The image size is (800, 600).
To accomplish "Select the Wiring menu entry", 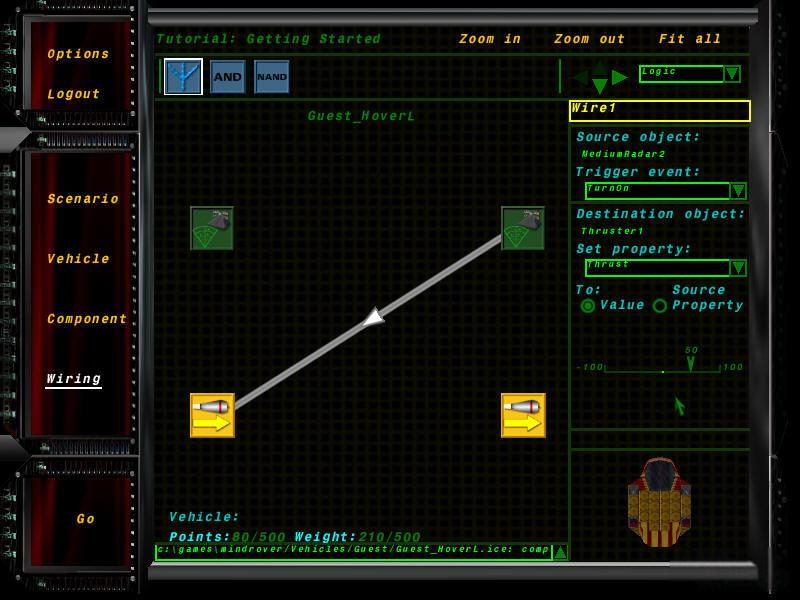I will point(73,379).
